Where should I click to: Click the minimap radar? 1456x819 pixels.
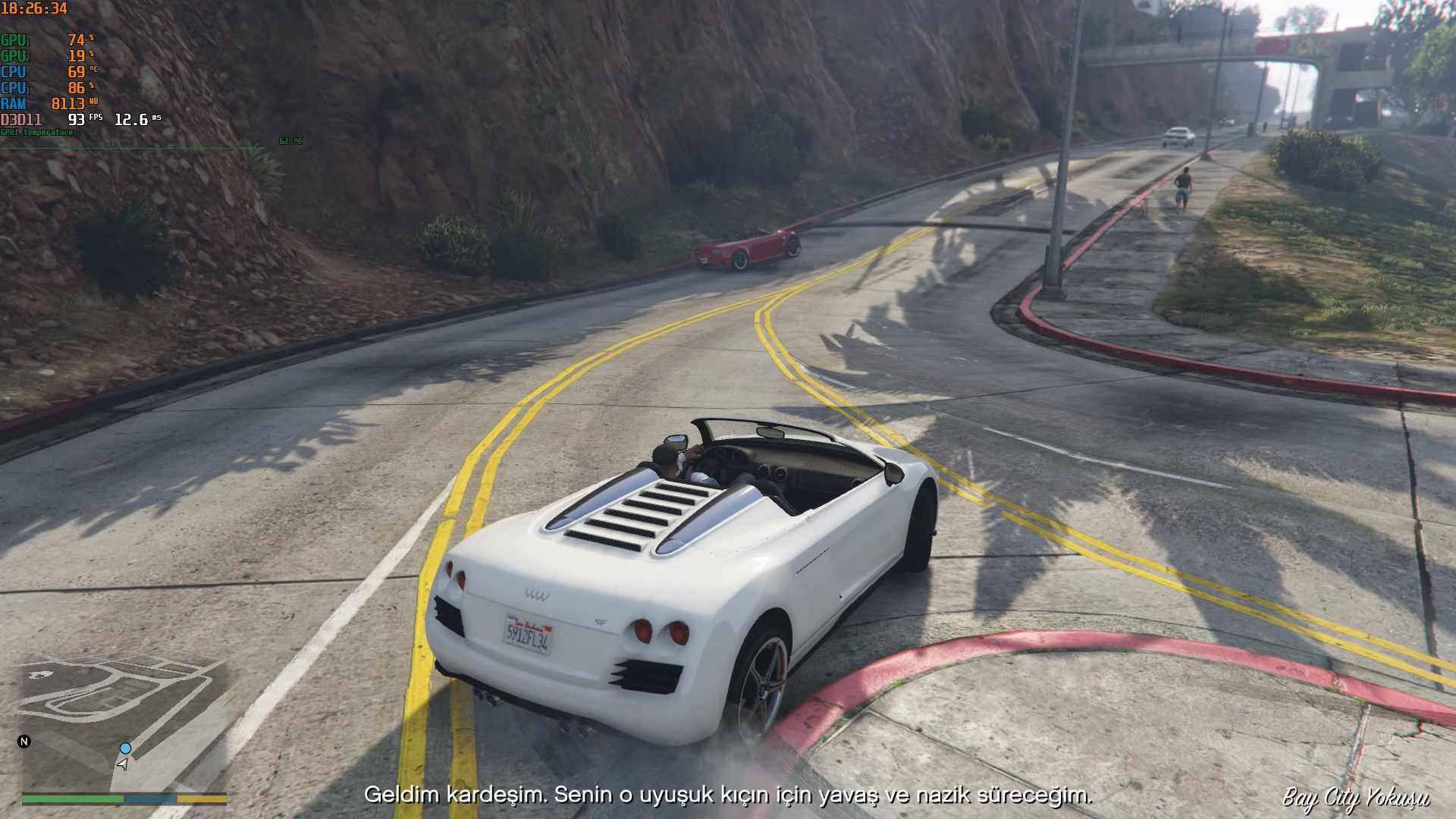coord(124,725)
